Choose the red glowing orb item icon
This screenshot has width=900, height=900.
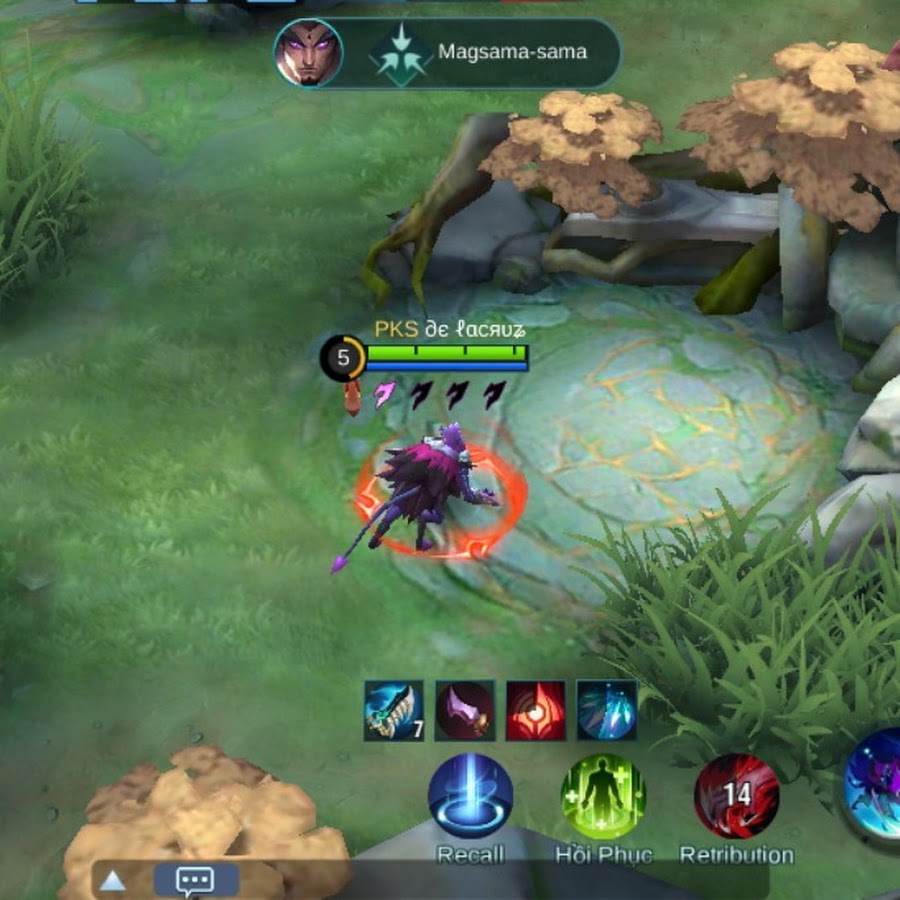(x=535, y=711)
